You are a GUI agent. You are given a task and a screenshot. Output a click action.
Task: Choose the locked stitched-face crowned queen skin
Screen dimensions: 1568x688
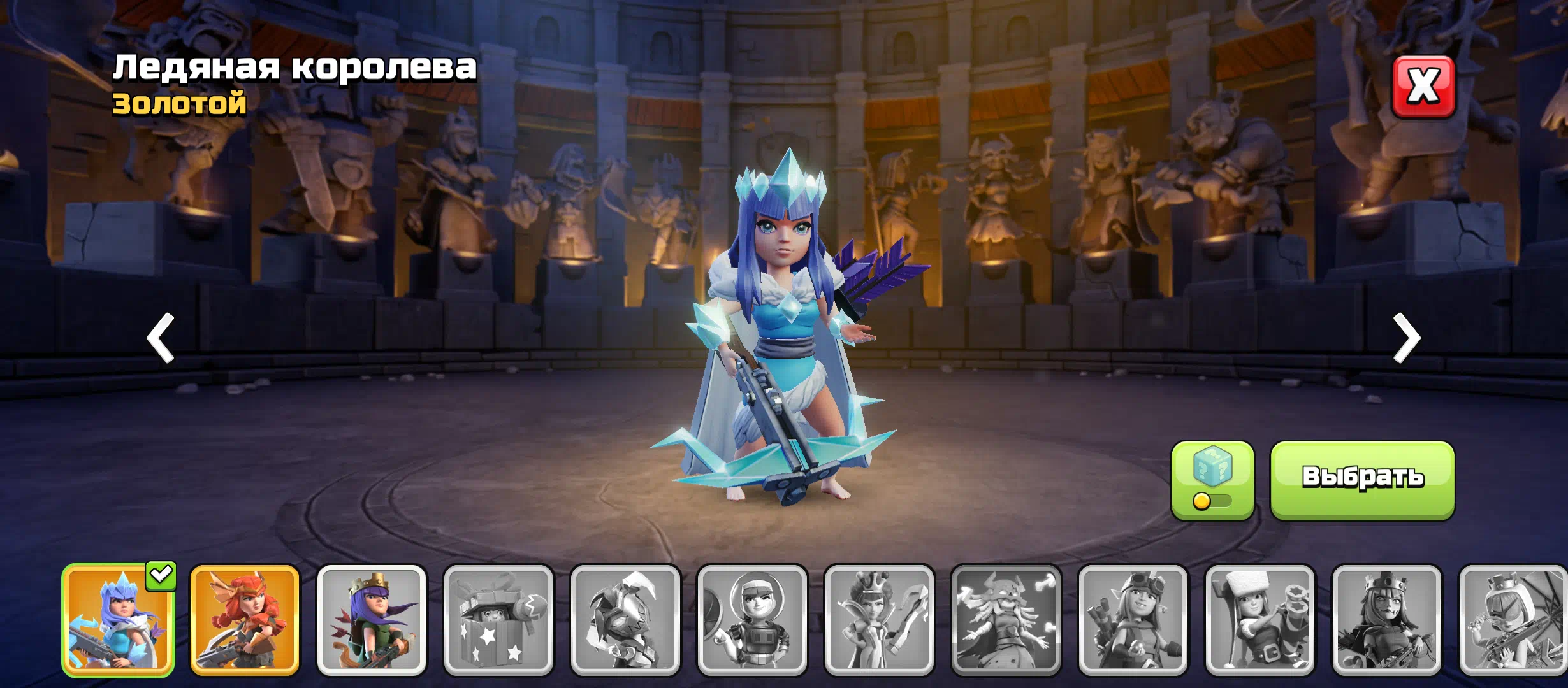(1386, 620)
